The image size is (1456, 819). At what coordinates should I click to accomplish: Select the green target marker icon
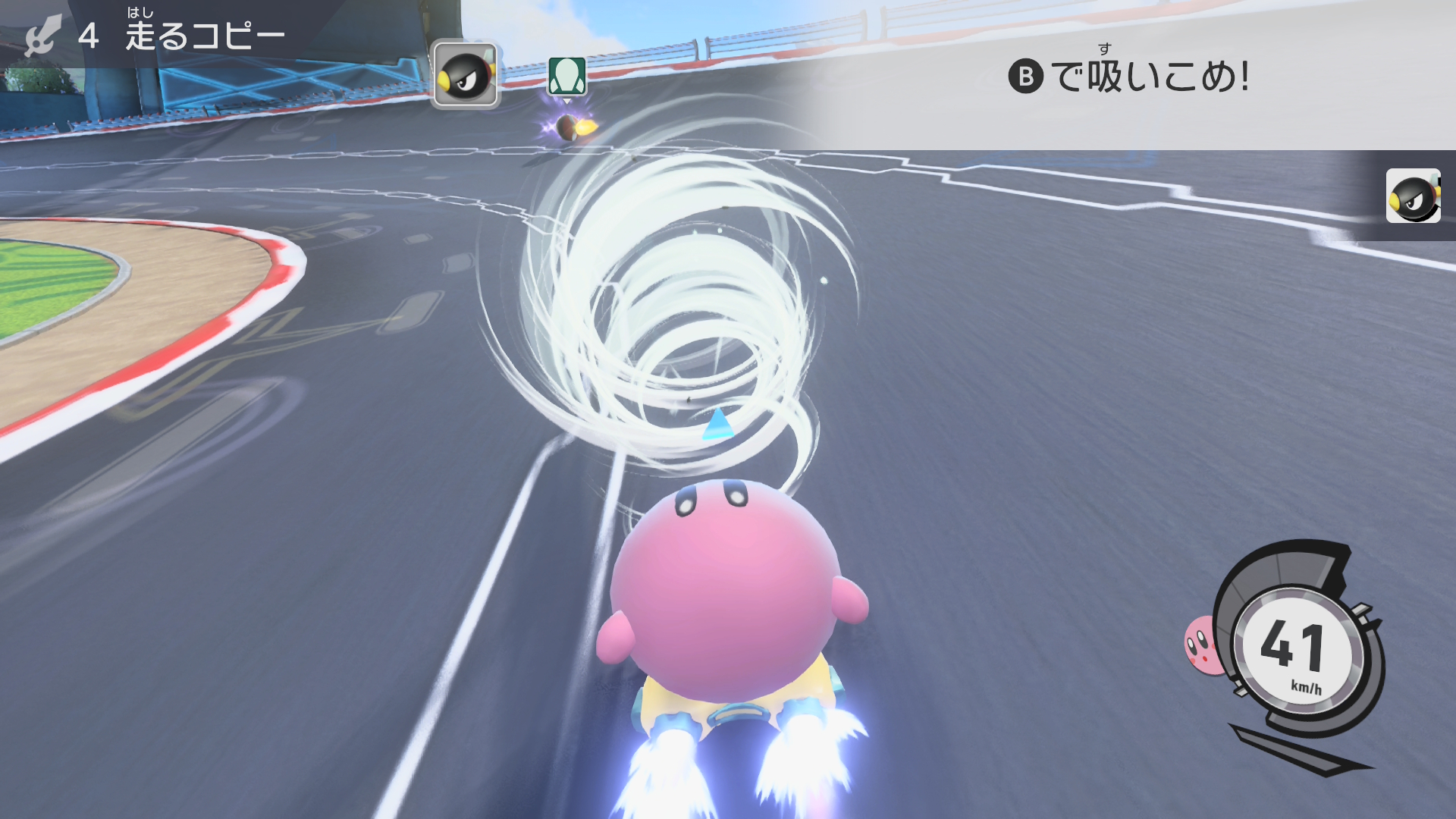coord(566,76)
